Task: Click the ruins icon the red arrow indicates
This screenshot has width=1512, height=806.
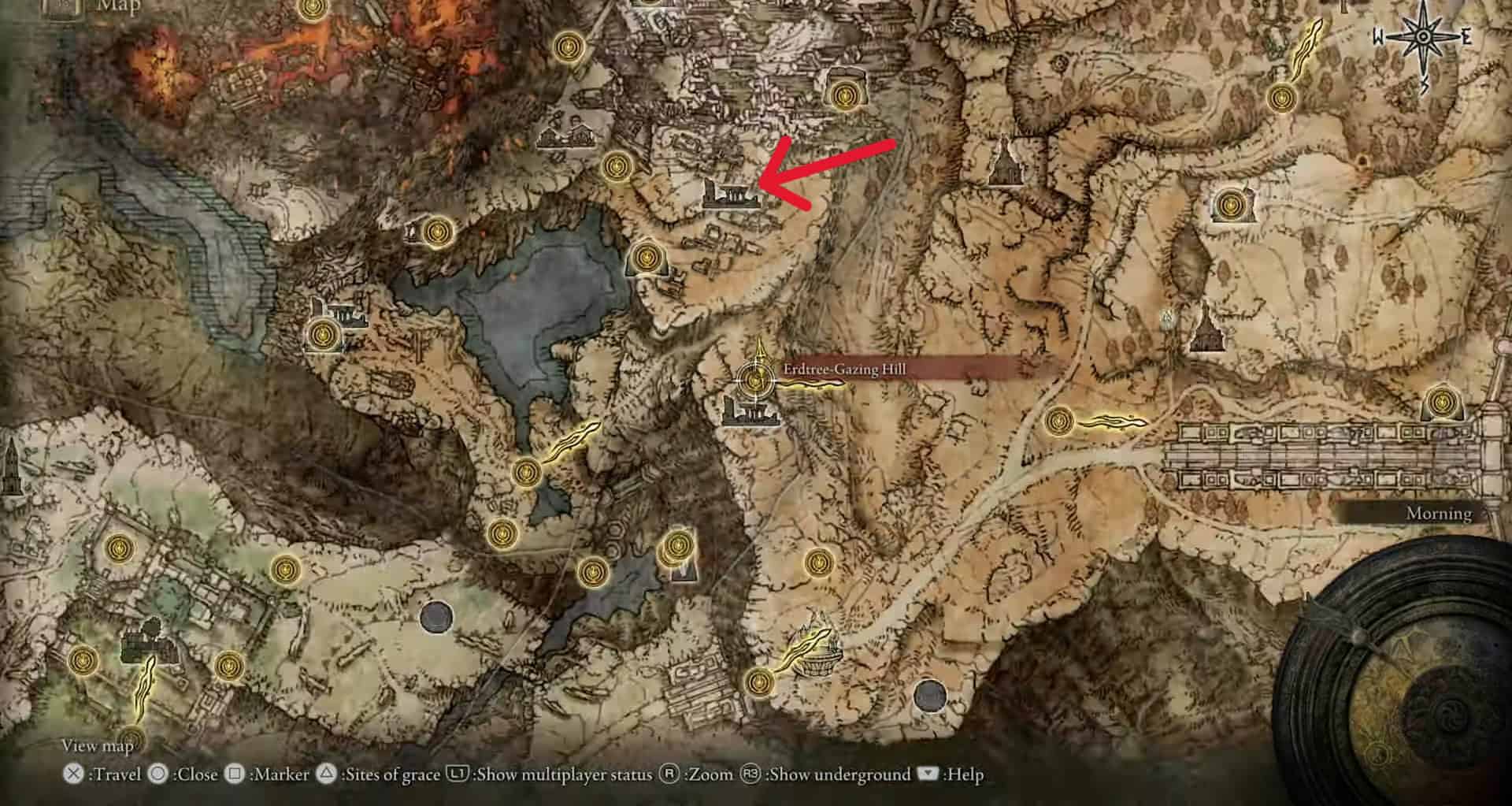Action: tap(732, 194)
